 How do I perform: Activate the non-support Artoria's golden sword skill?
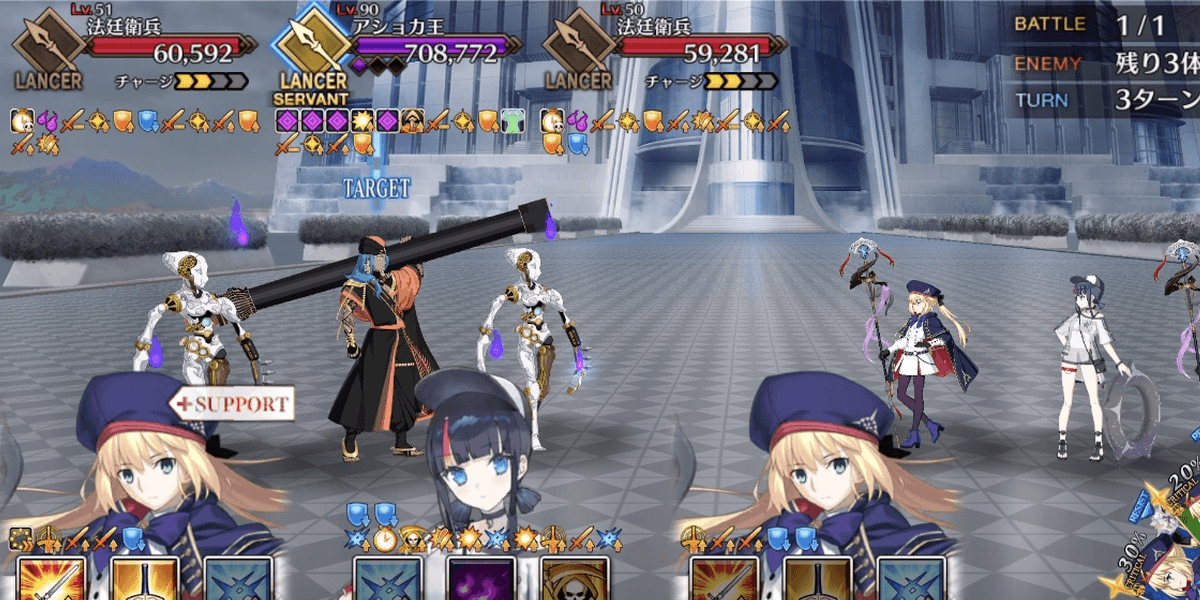coord(816,578)
